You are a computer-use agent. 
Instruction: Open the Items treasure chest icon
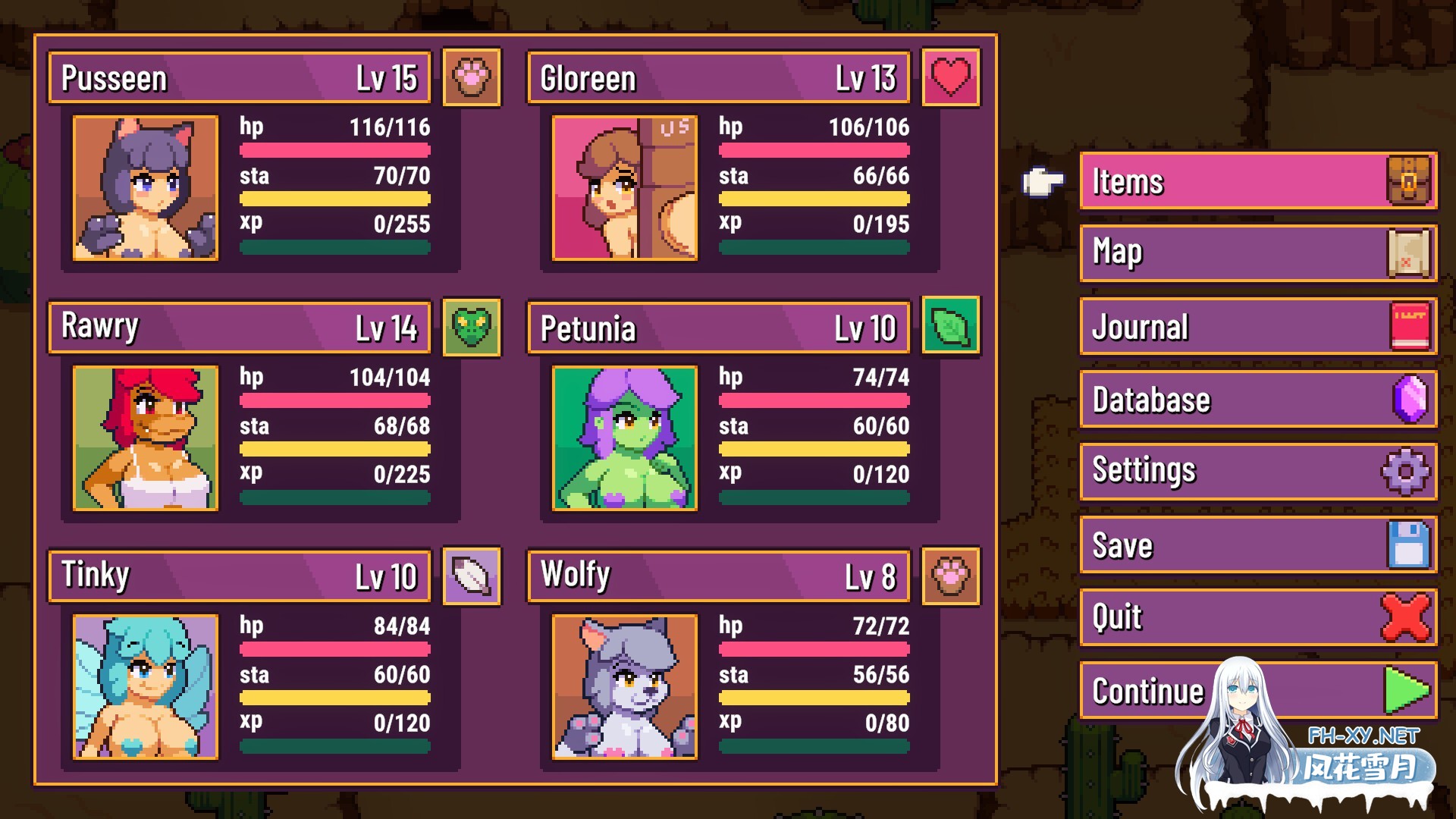pyautogui.click(x=1407, y=180)
